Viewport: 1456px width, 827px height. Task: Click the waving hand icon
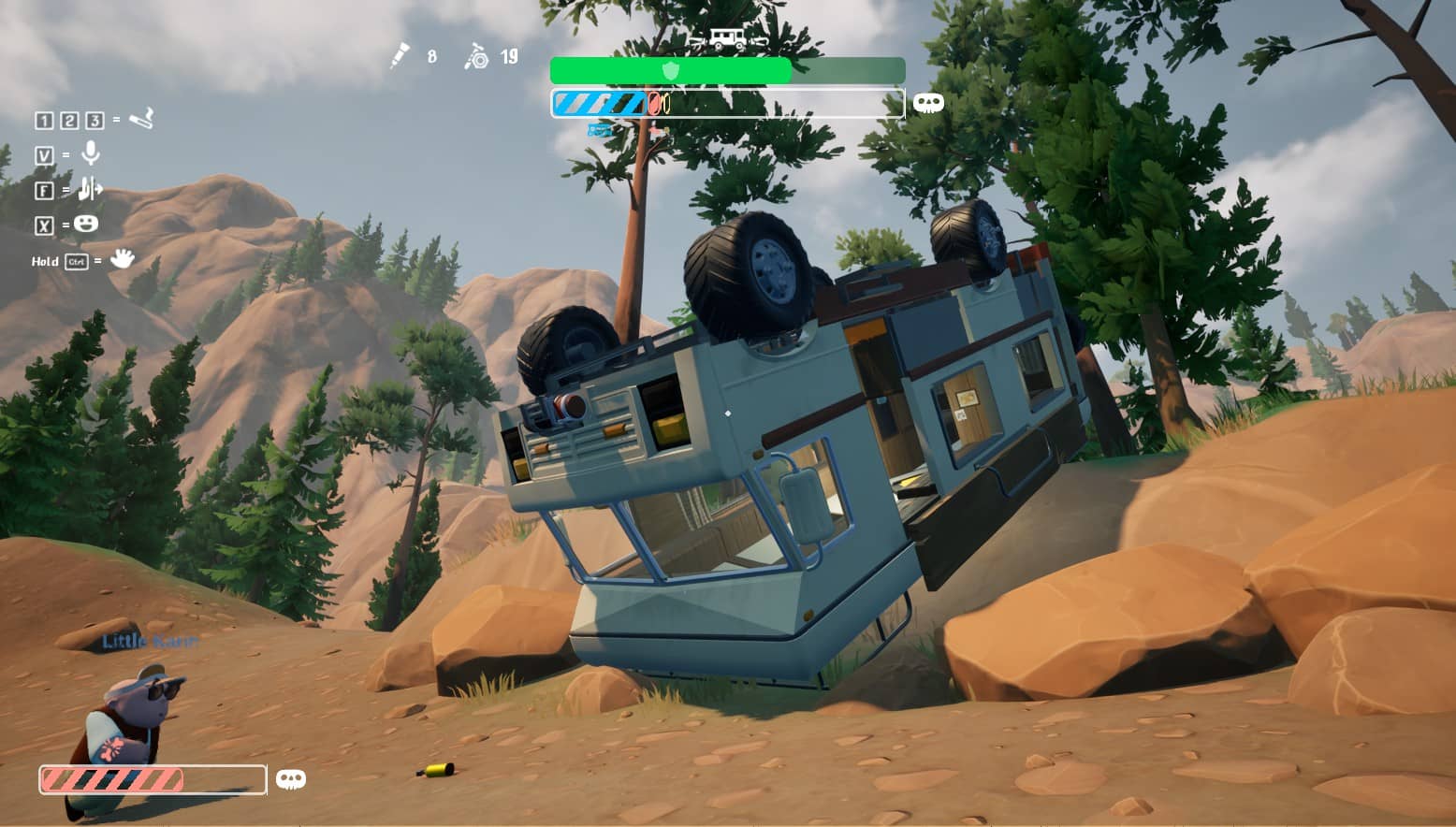pyautogui.click(x=122, y=259)
